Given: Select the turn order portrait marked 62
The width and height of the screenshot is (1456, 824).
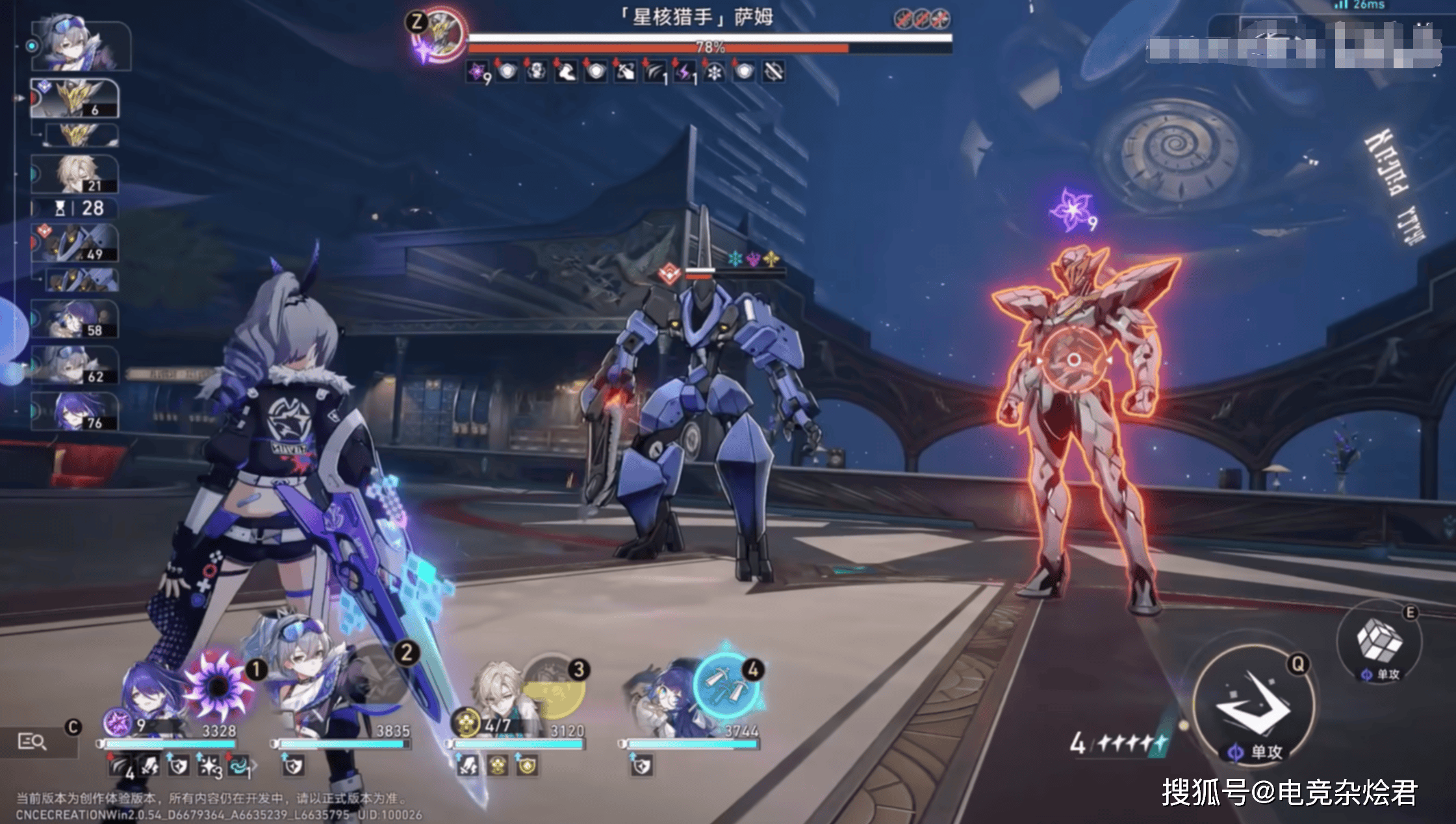Looking at the screenshot, I should (x=75, y=365).
